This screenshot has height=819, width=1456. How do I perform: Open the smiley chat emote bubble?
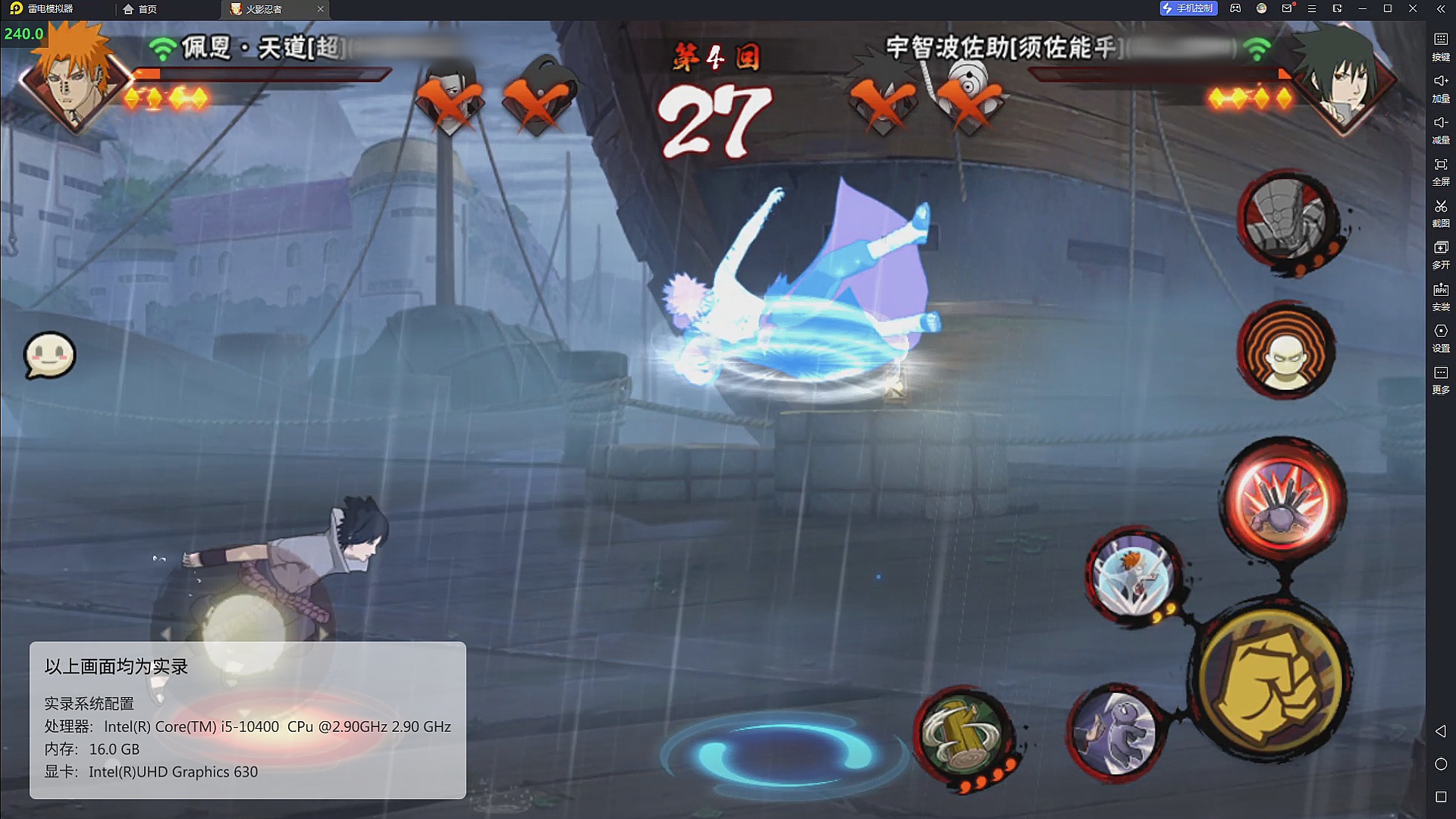(50, 355)
